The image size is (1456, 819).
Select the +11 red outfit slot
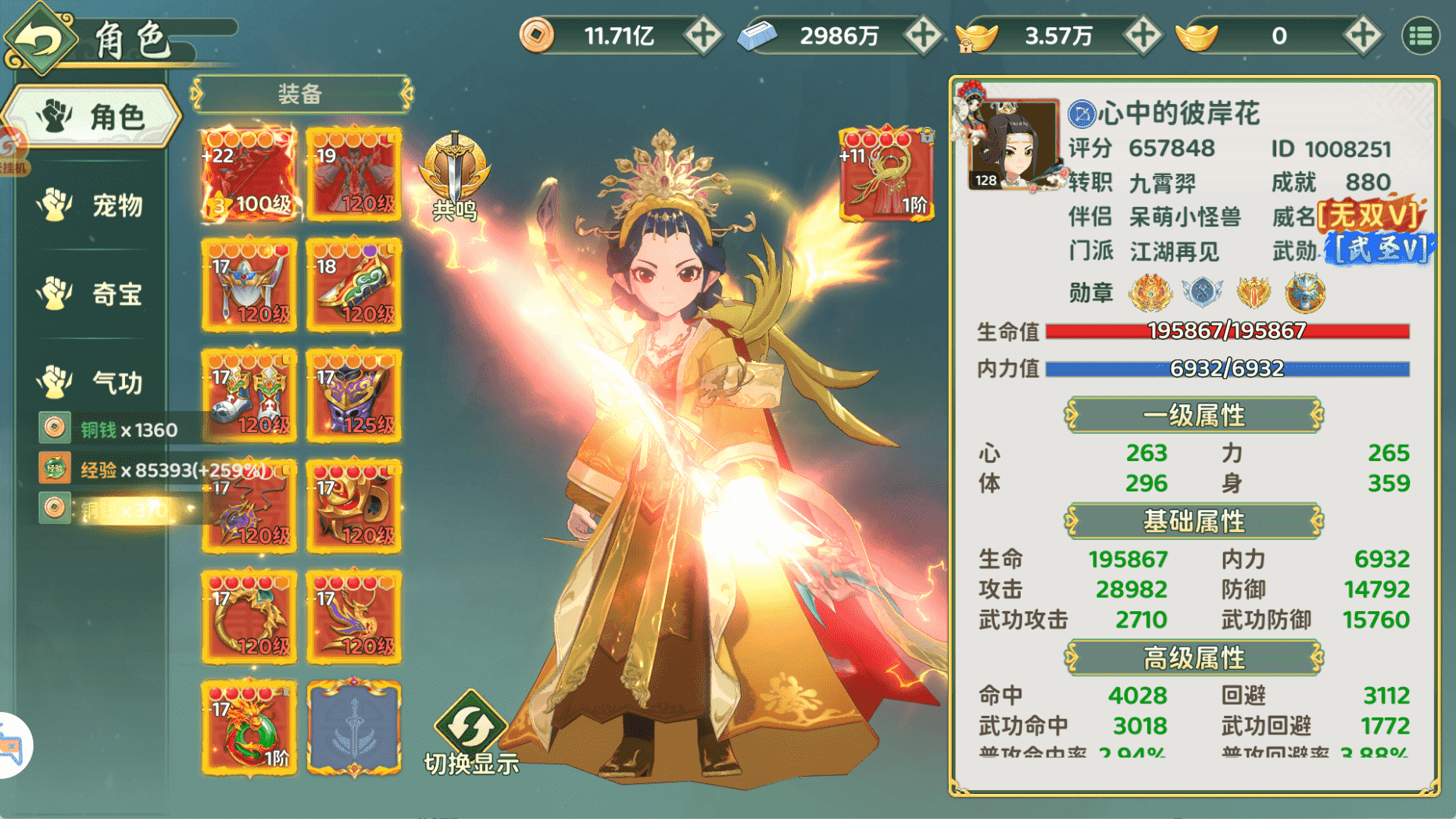(x=886, y=173)
